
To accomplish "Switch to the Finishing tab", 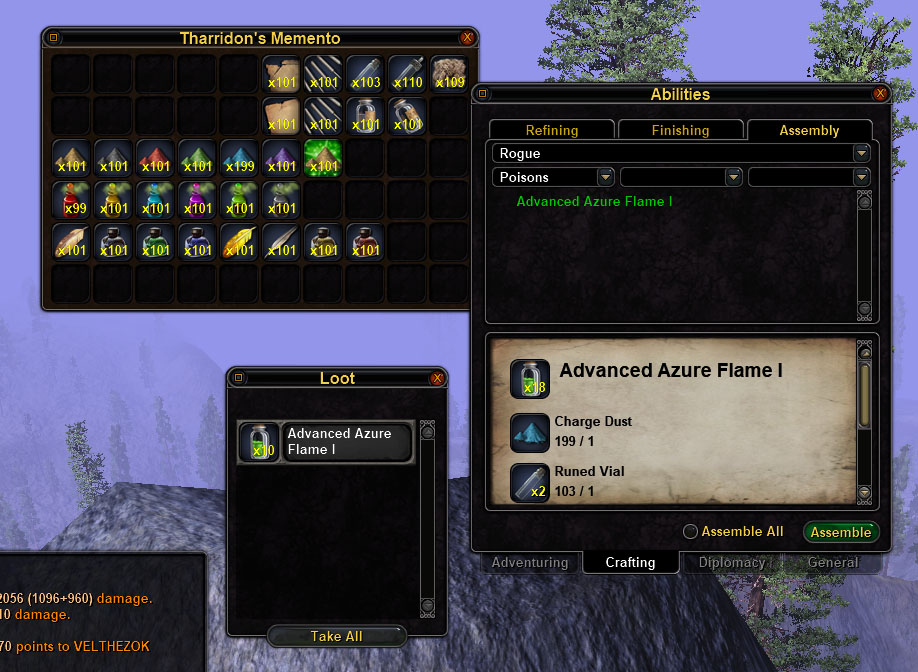I will [680, 130].
